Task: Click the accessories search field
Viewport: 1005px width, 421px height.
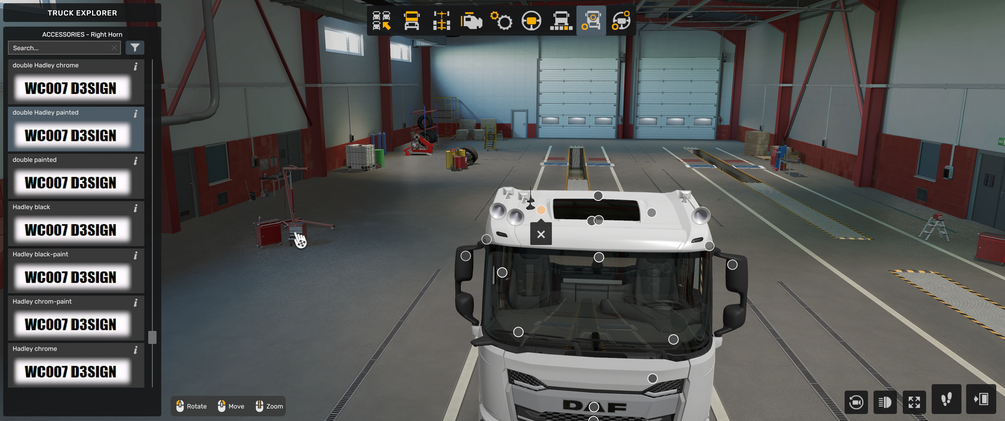Action: [62, 48]
